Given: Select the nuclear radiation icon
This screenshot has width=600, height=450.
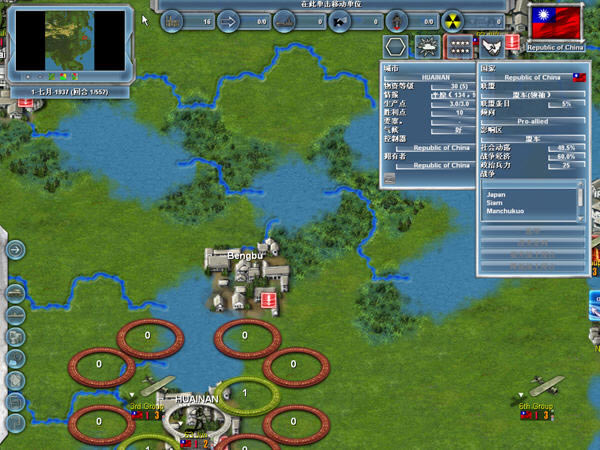Looking at the screenshot, I should pyautogui.click(x=453, y=19).
